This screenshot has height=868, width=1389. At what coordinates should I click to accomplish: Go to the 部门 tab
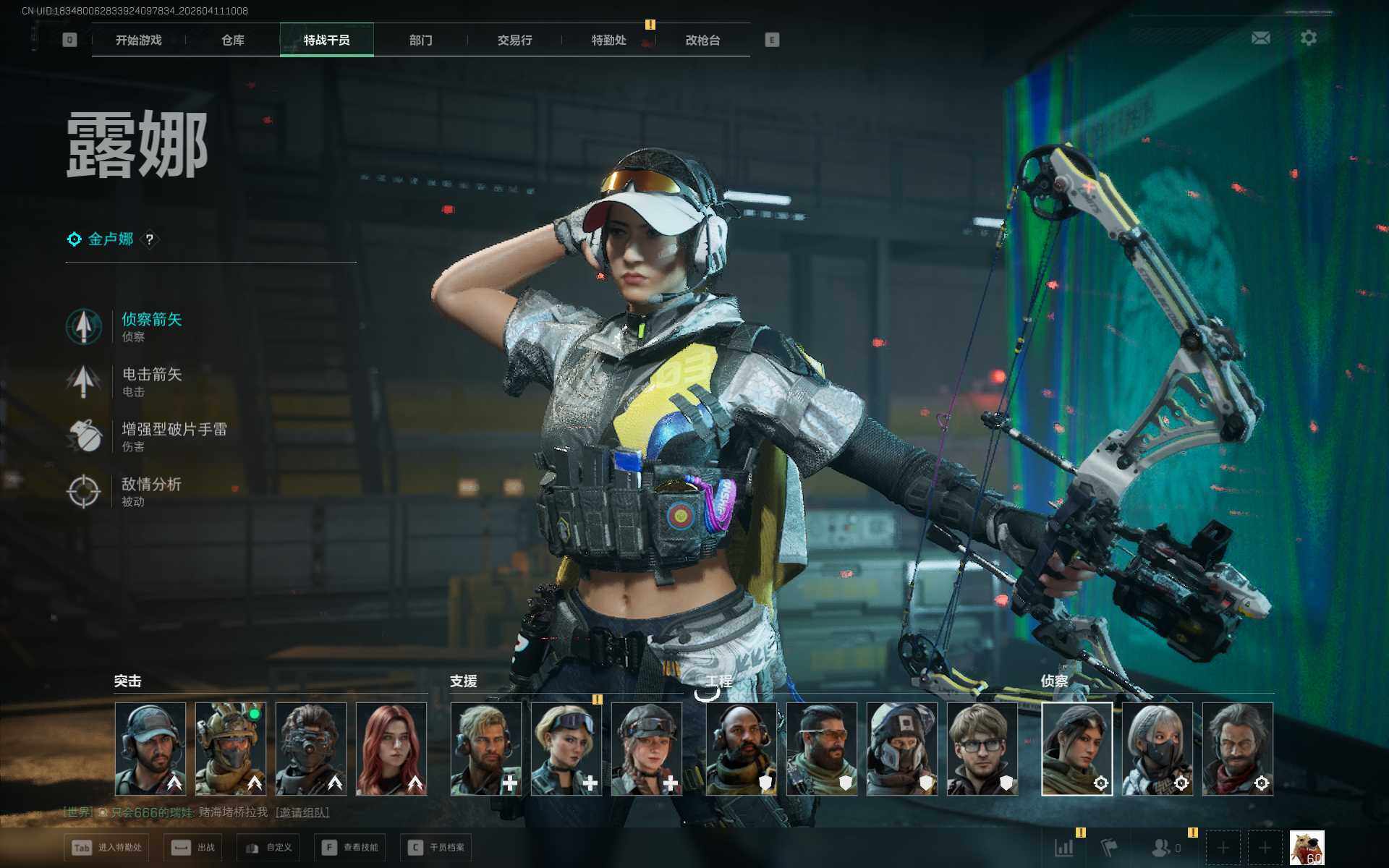coord(420,41)
